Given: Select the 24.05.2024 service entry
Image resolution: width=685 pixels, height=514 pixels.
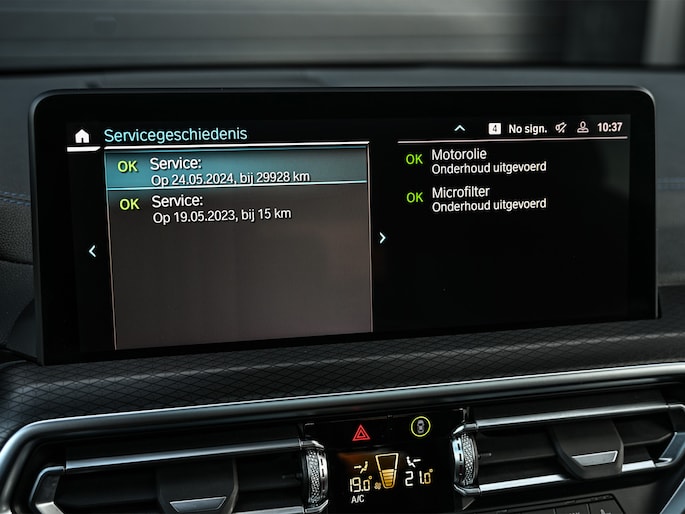Looking at the screenshot, I should click(238, 169).
